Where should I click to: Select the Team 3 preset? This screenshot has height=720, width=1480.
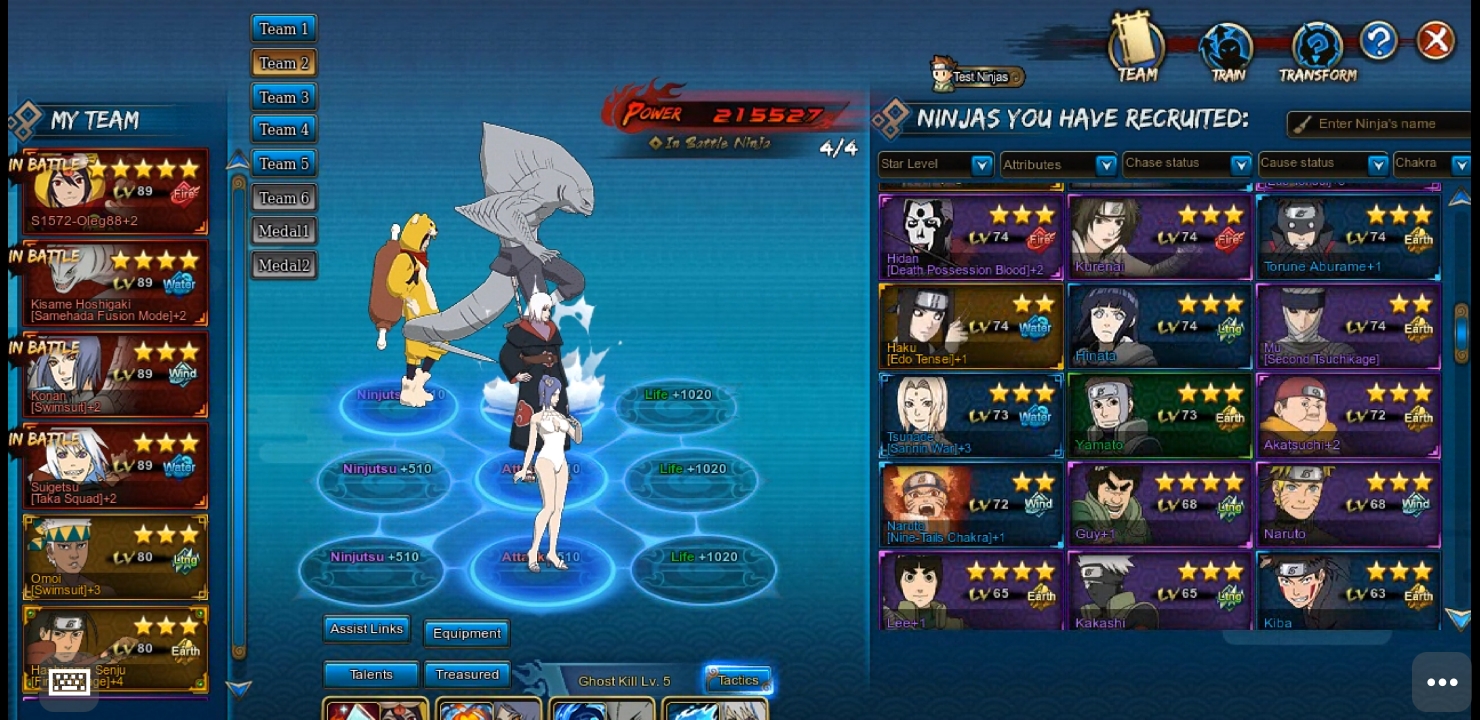284,97
